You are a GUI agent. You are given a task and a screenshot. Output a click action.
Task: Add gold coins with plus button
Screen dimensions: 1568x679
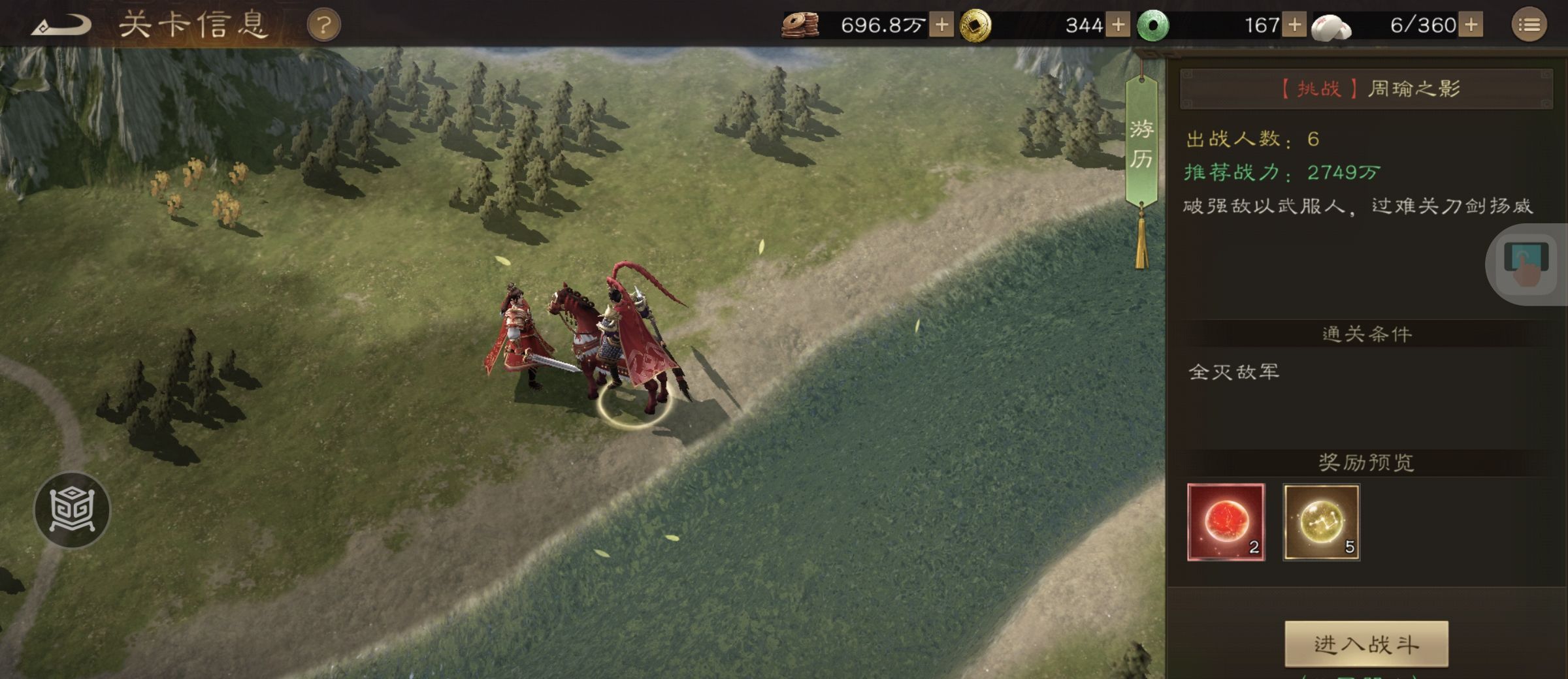pyautogui.click(x=1118, y=25)
